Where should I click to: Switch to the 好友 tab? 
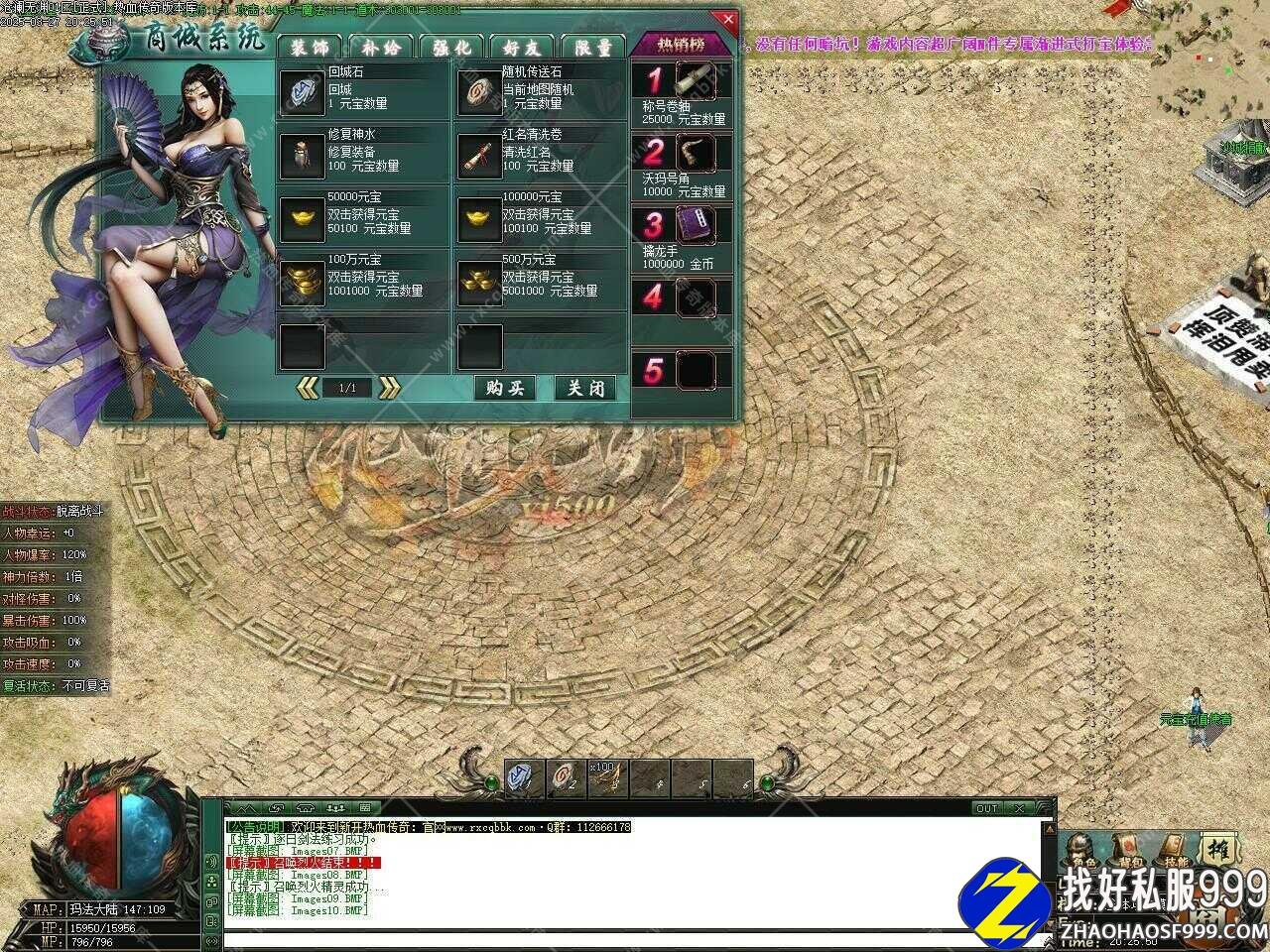pyautogui.click(x=522, y=48)
